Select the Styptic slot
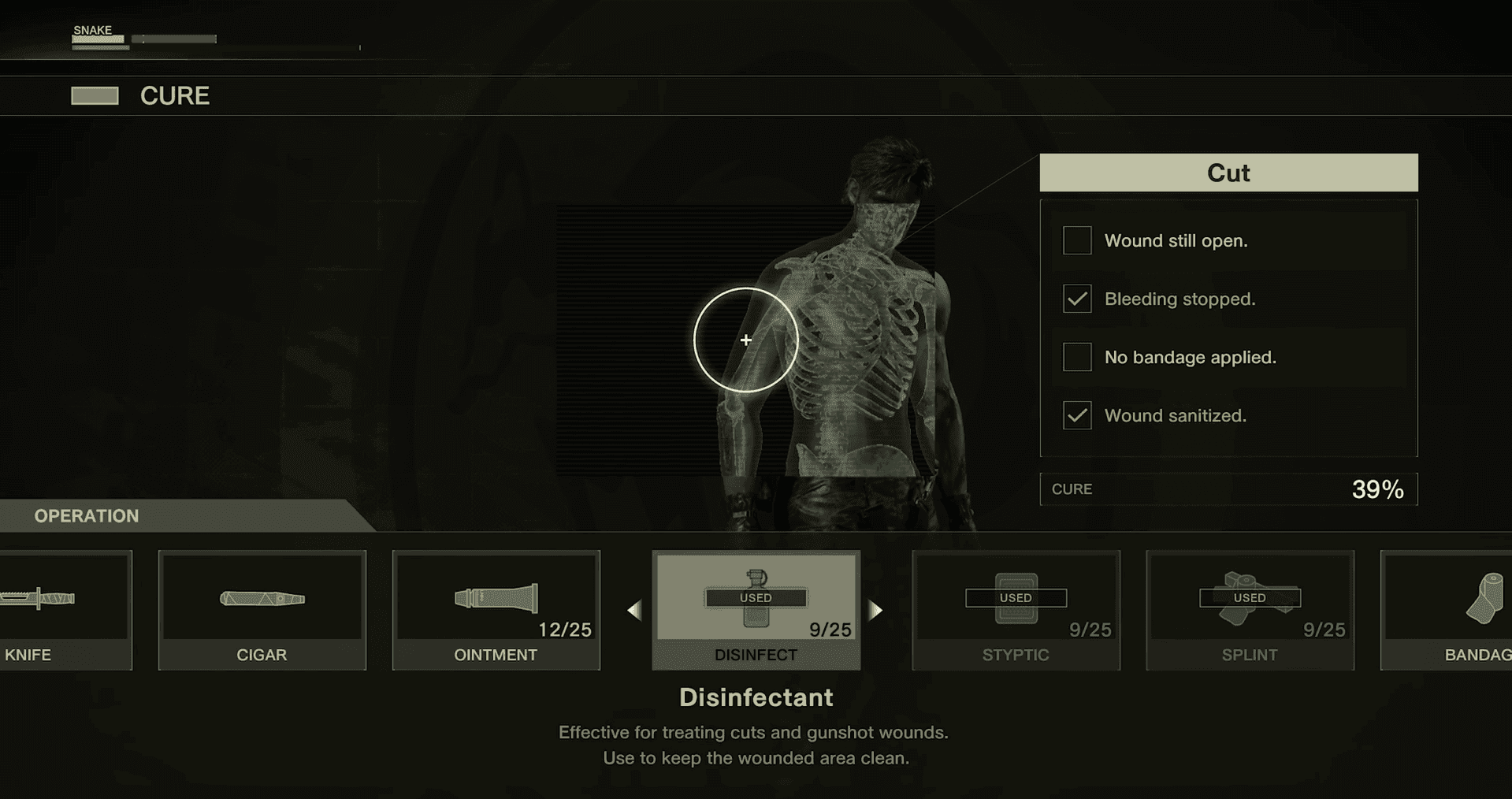The image size is (1512, 799). pos(1016,609)
